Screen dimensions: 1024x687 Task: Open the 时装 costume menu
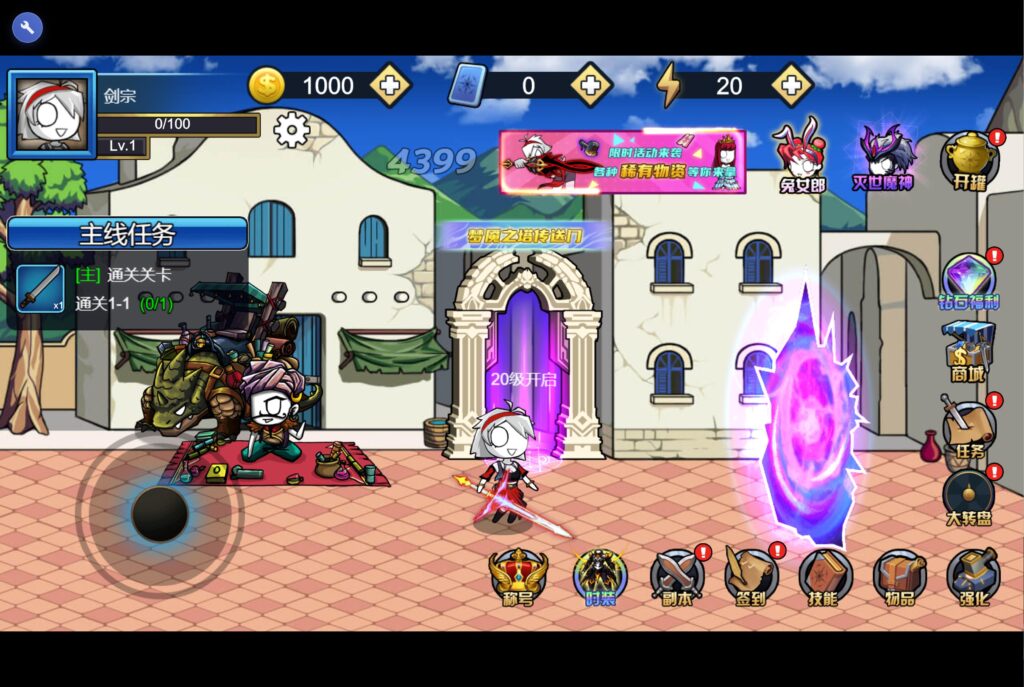tap(600, 577)
